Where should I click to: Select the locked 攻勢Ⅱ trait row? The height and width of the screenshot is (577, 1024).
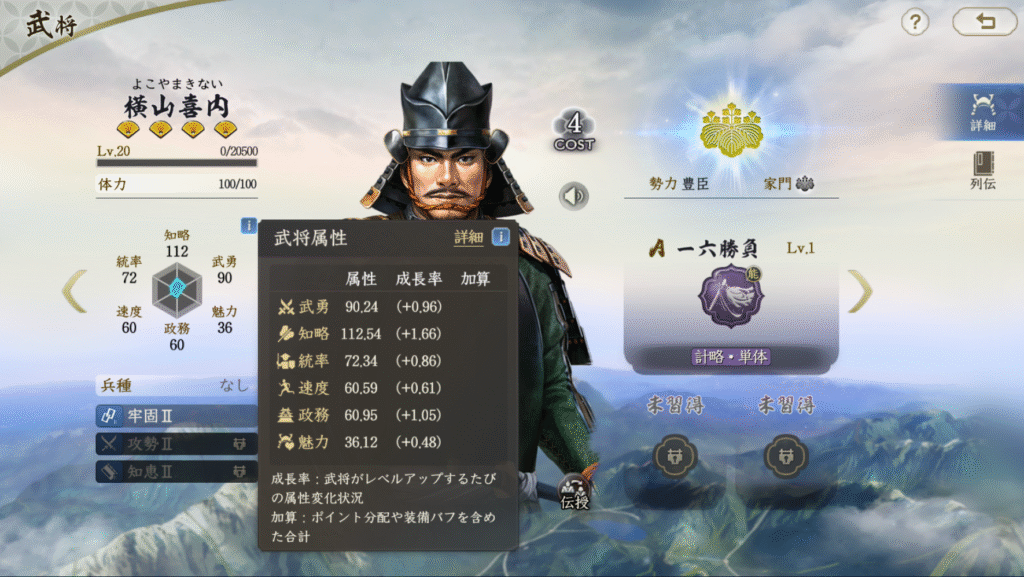point(176,443)
